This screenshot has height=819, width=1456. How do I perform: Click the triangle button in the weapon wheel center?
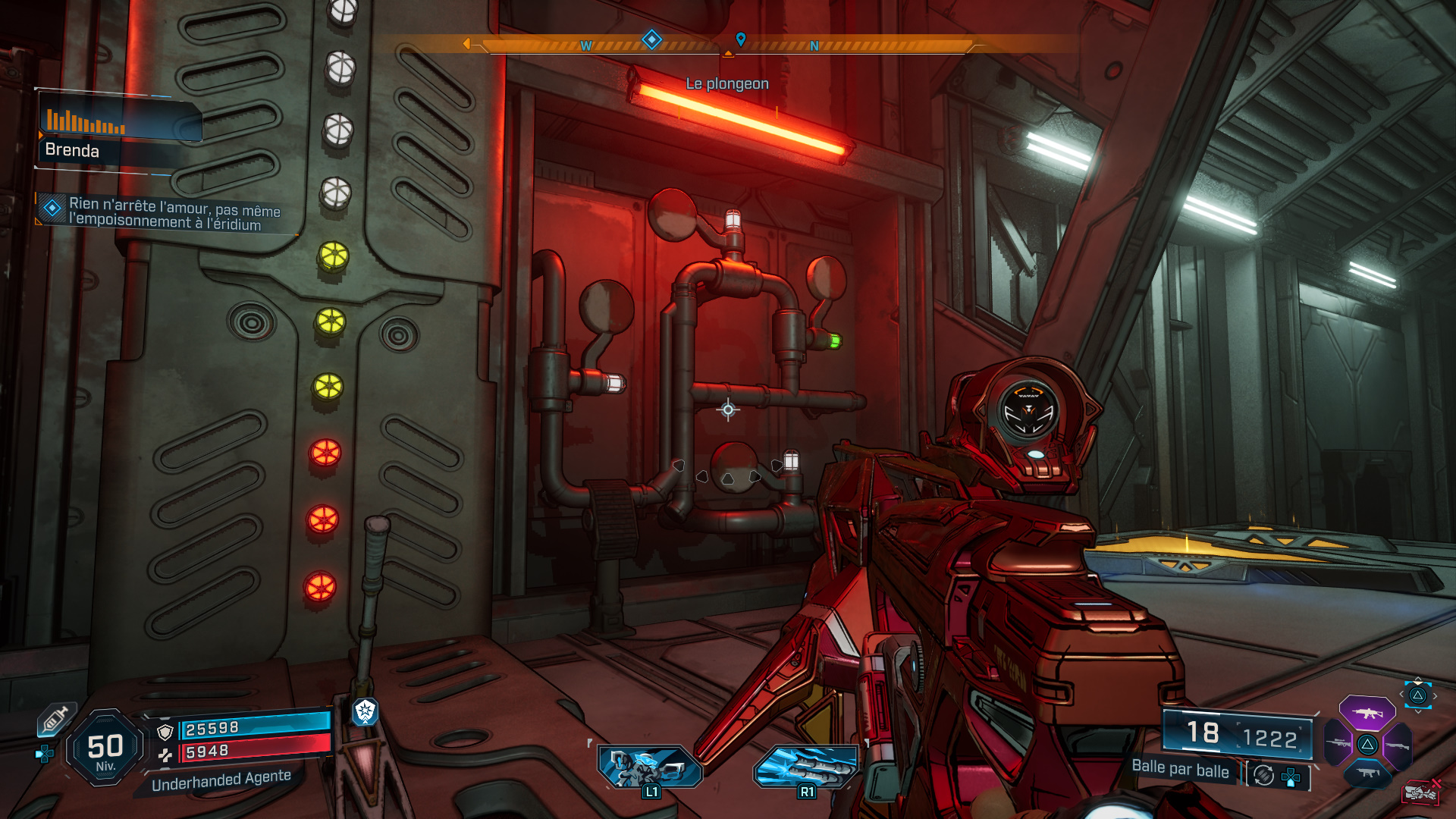point(1367,745)
